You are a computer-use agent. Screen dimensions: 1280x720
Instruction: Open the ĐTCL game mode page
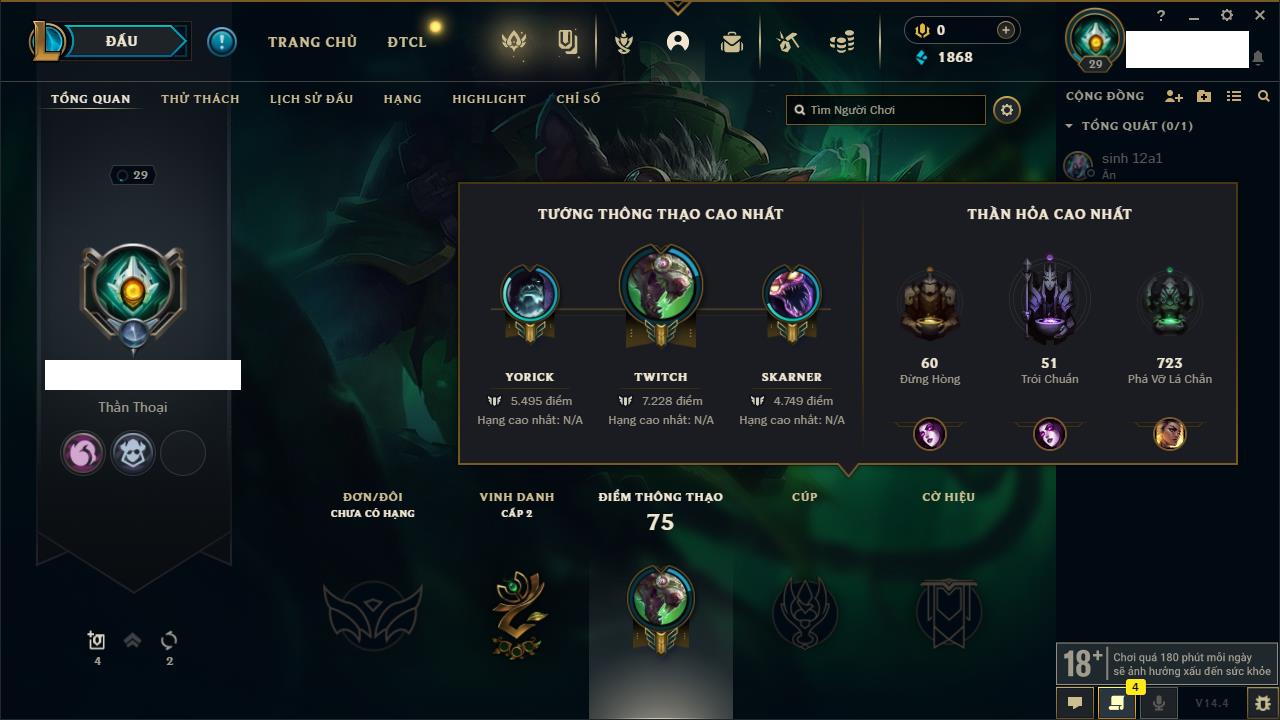click(x=407, y=42)
